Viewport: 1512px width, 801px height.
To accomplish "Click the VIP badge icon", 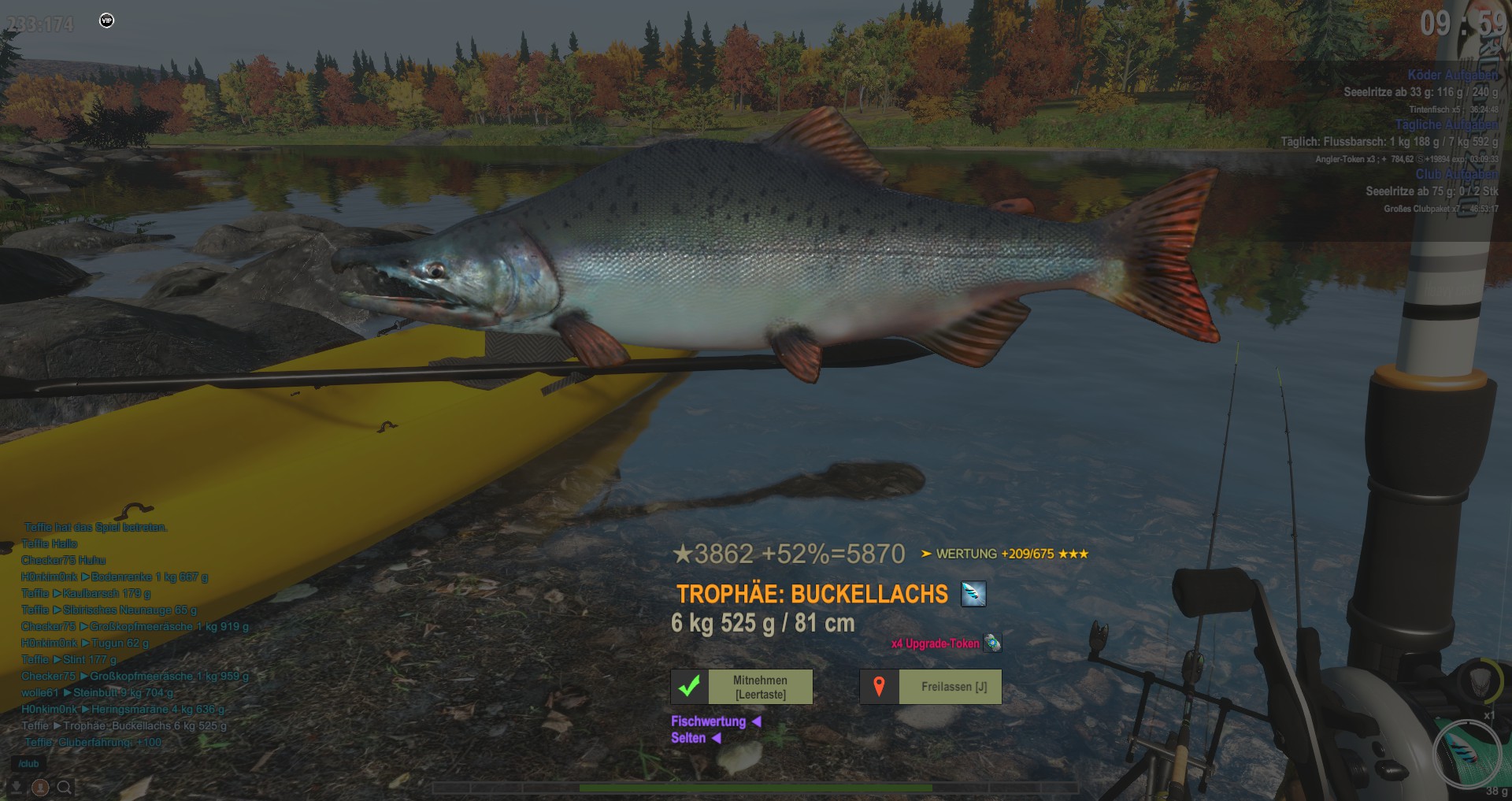I will 107,20.
